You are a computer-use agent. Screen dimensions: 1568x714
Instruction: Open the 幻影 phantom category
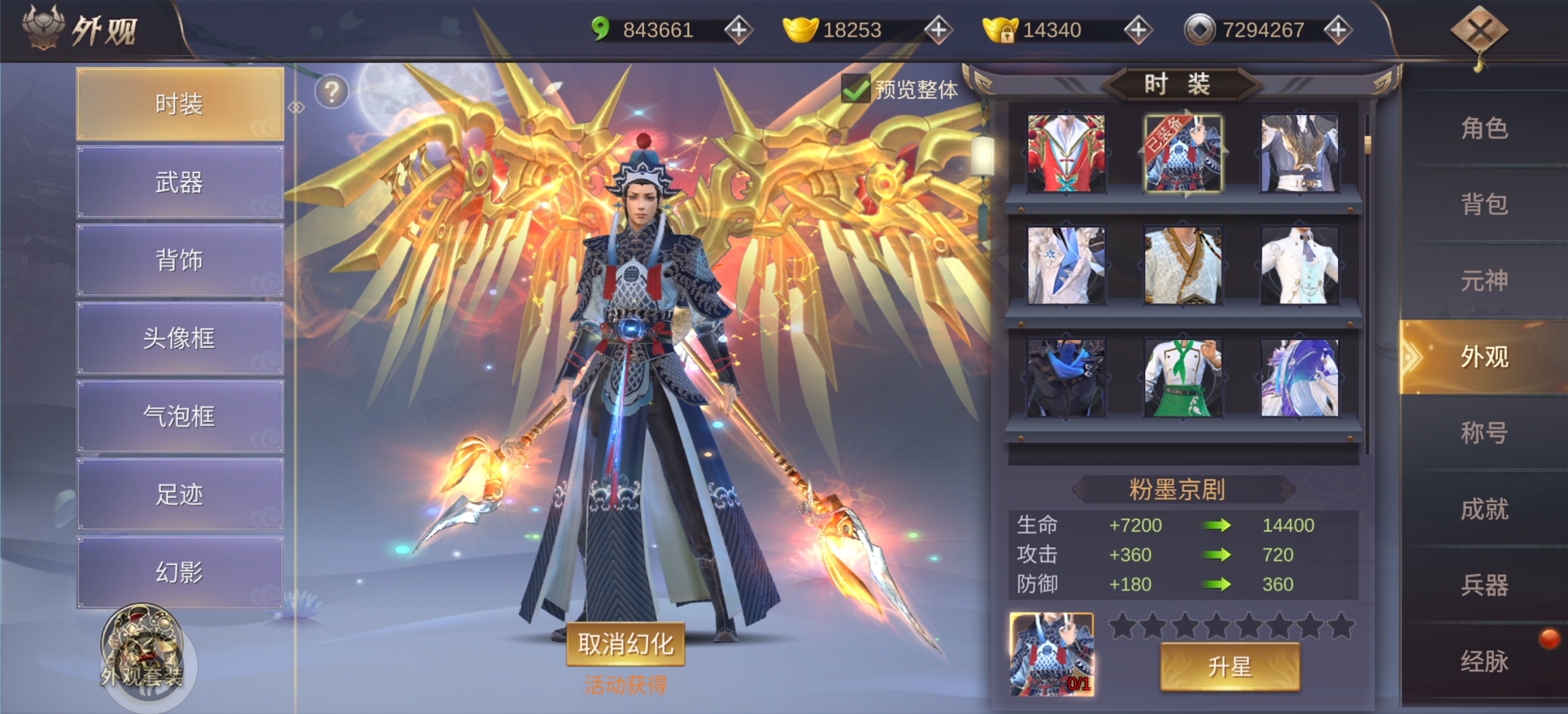[180, 572]
